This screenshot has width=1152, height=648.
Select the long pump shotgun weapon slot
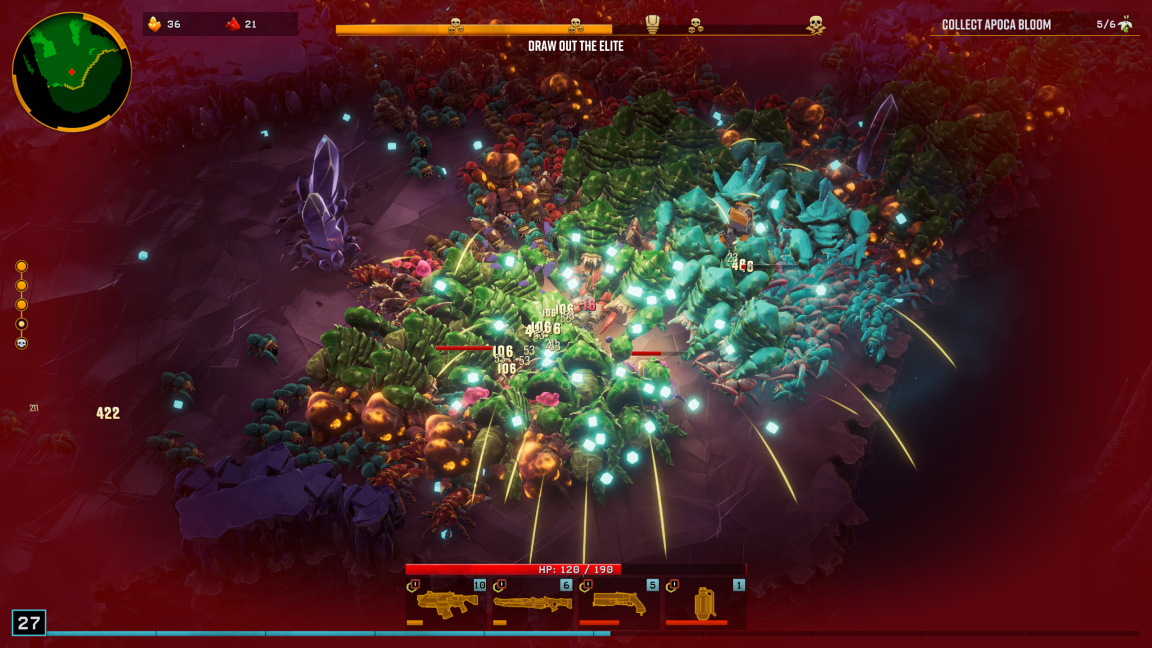click(532, 602)
